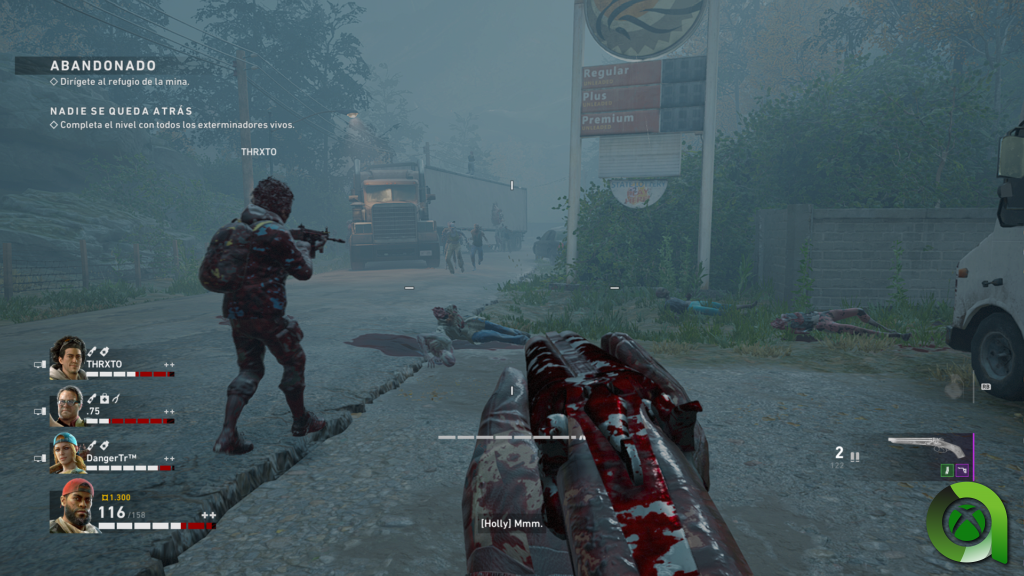Click the green weapon attachment icon

[x=945, y=470]
